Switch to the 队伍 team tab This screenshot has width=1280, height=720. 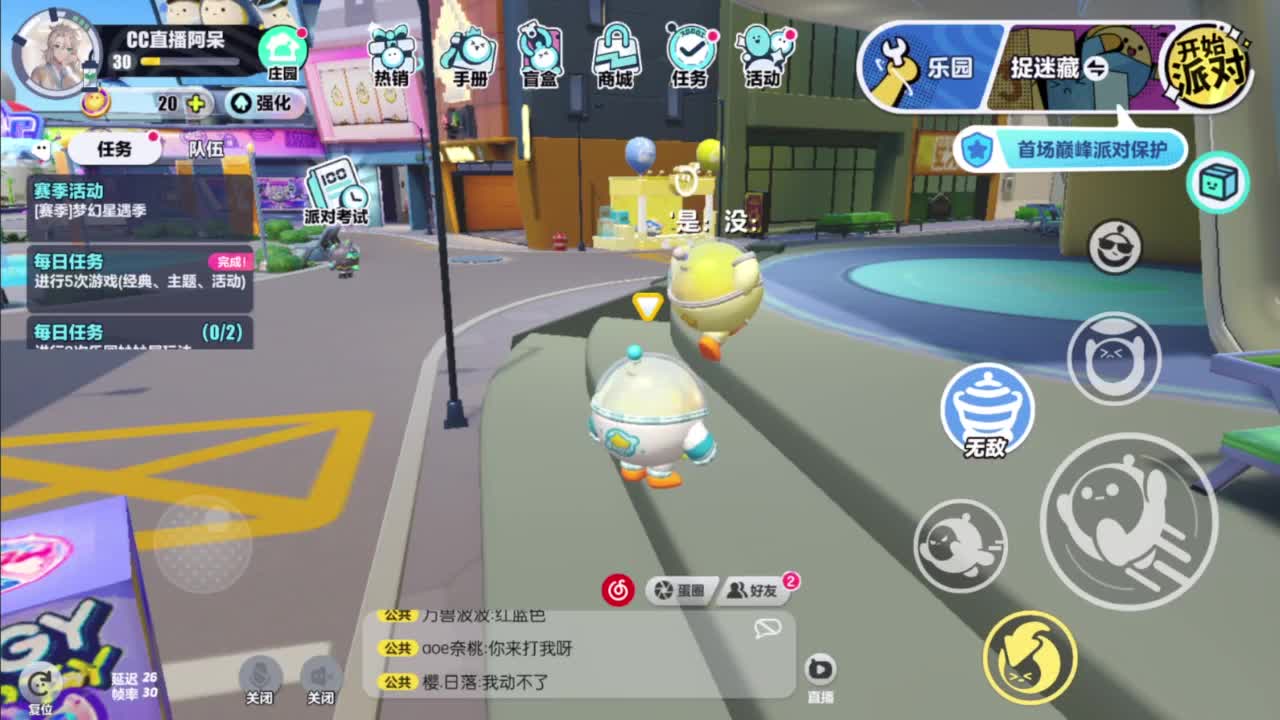tap(204, 147)
